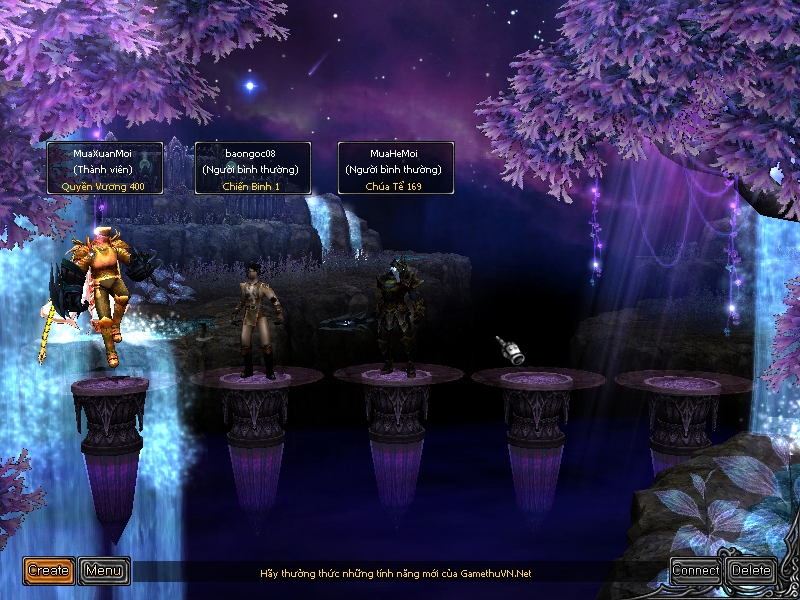This screenshot has height=600, width=800.
Task: Delete the selected character
Action: (751, 571)
